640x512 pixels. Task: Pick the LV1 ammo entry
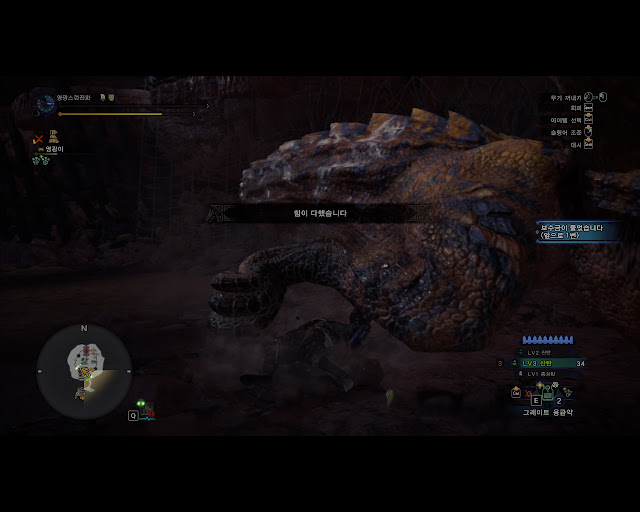(544, 373)
